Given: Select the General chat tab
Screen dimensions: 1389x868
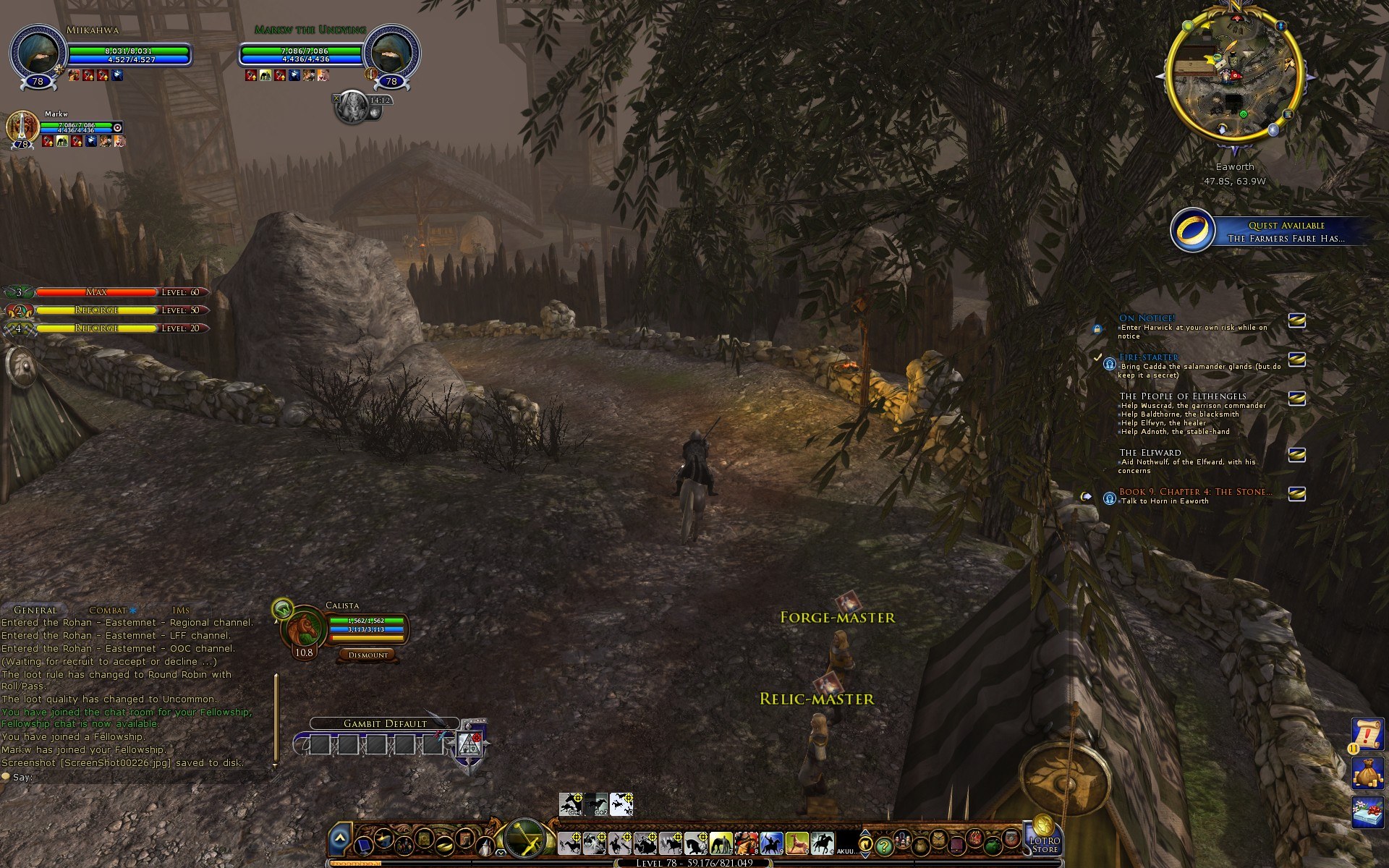Looking at the screenshot, I should [35, 610].
